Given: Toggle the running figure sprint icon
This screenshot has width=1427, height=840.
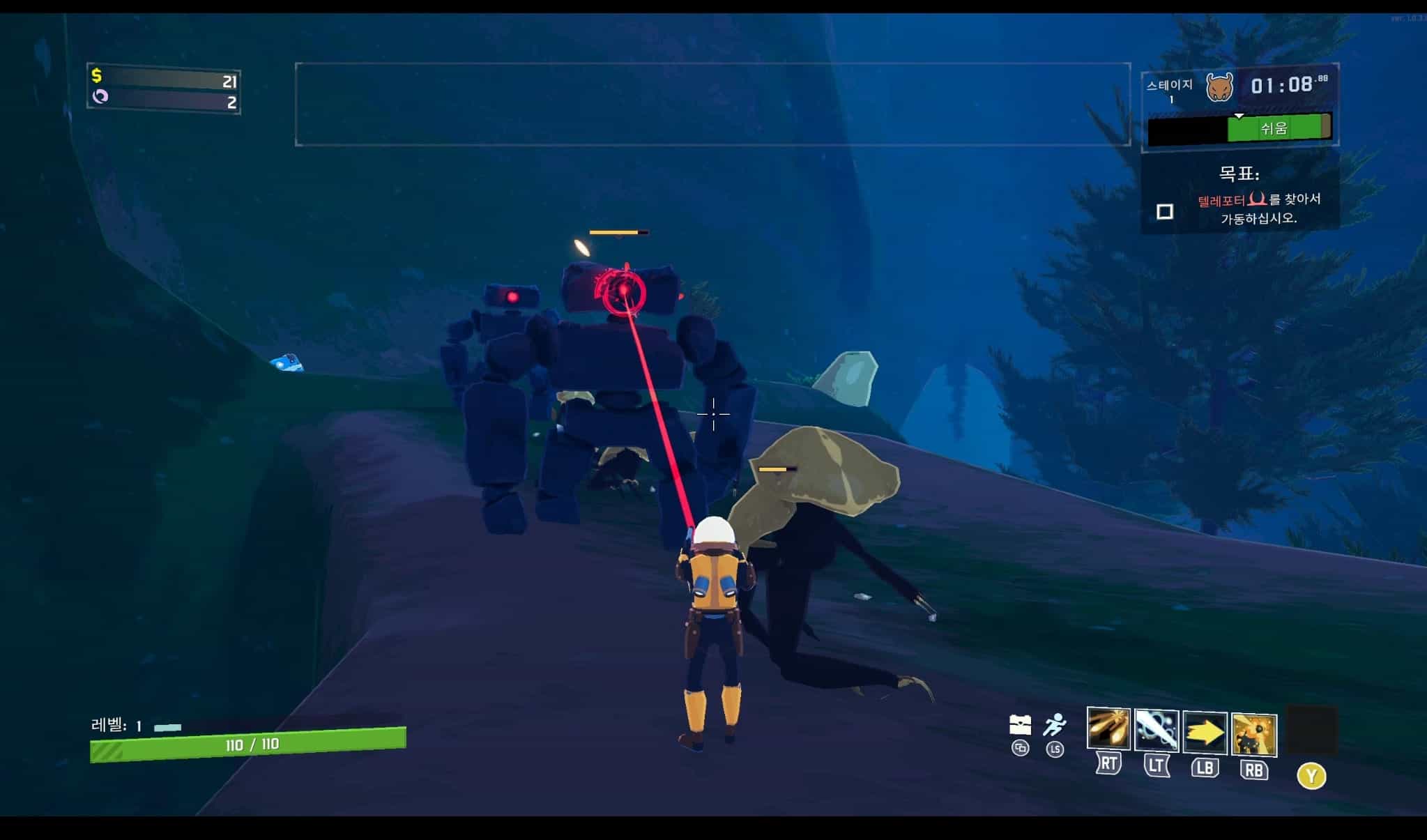Looking at the screenshot, I should click(x=1055, y=725).
